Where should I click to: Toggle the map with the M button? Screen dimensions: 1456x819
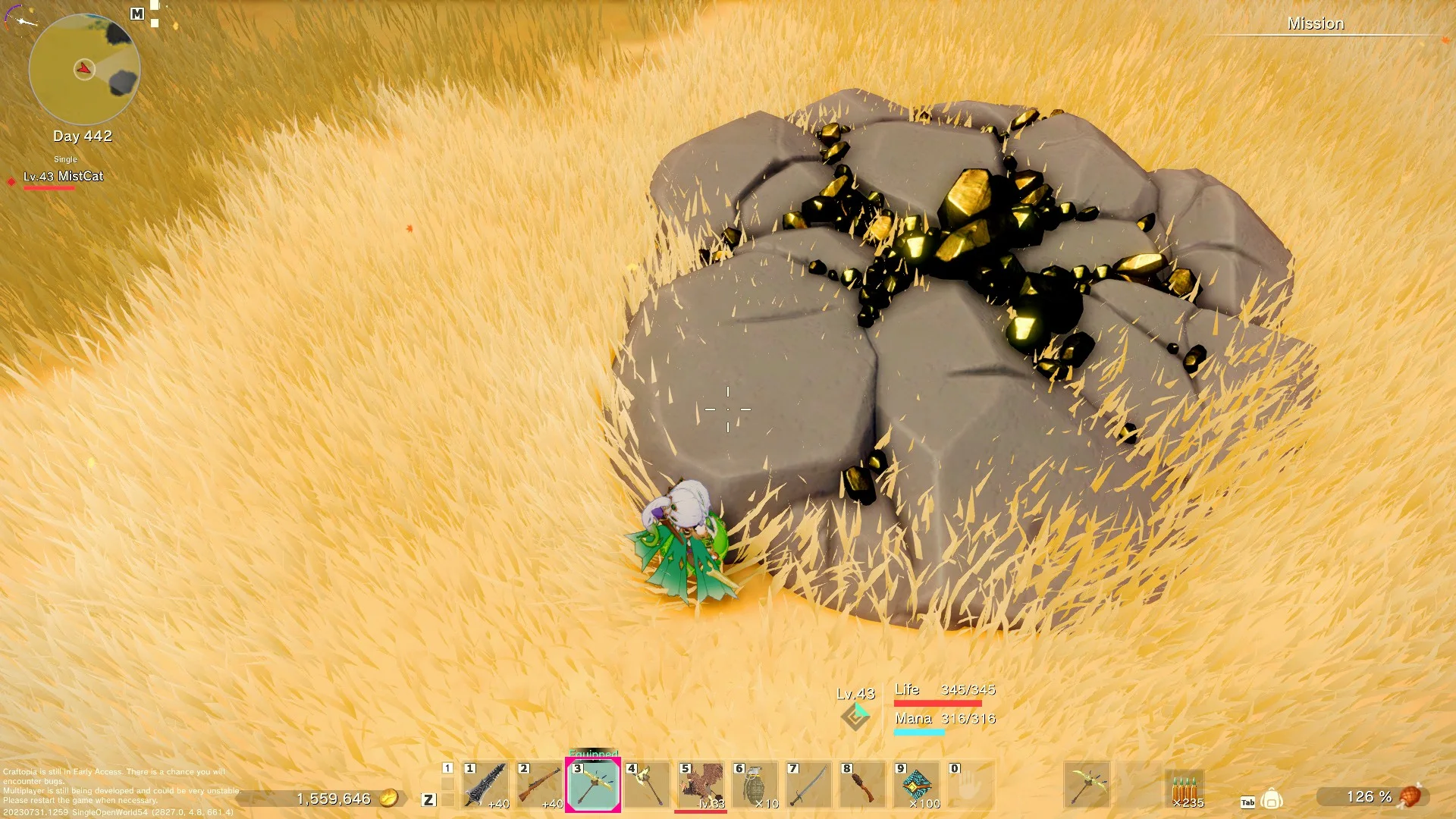click(137, 14)
